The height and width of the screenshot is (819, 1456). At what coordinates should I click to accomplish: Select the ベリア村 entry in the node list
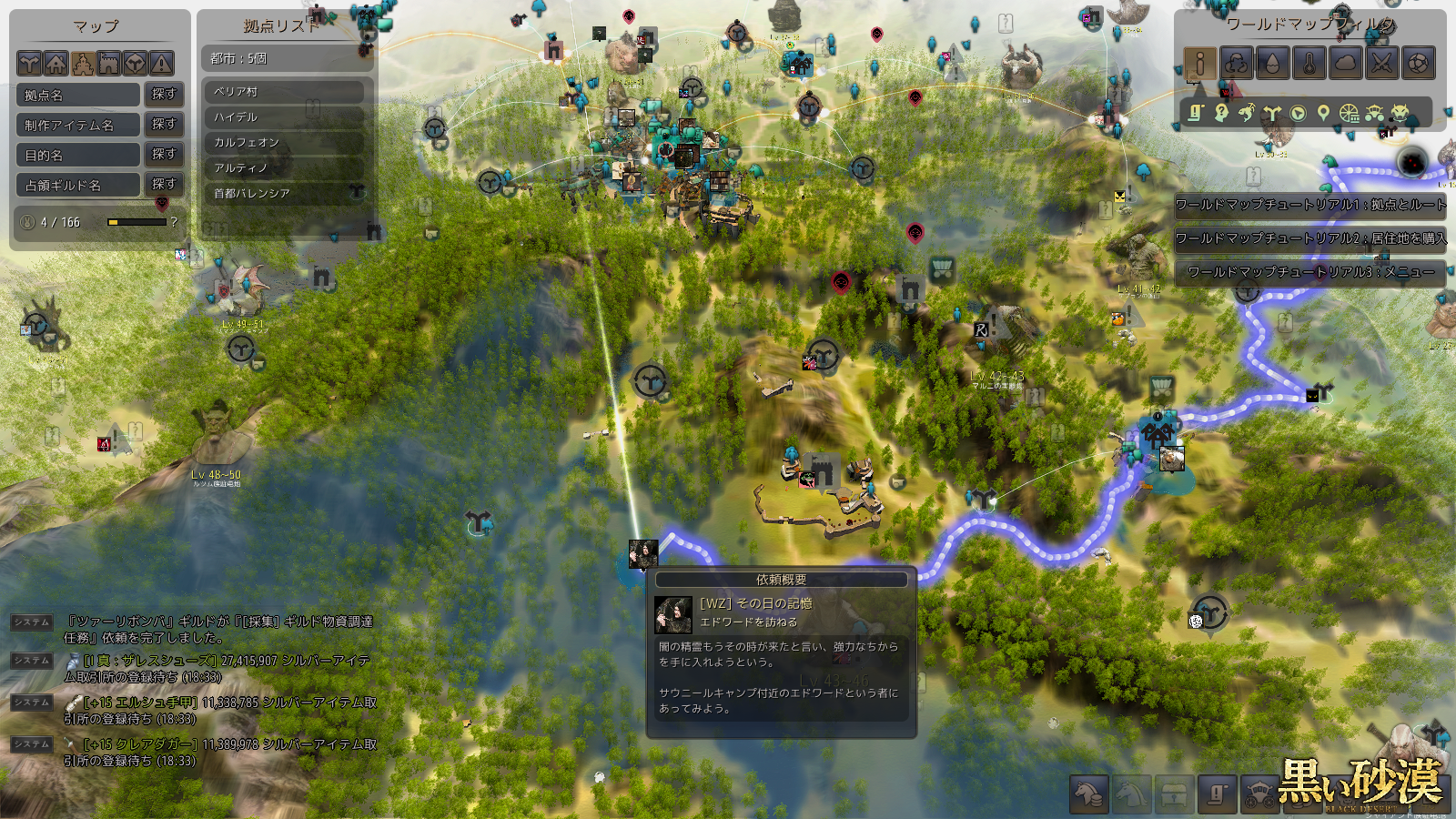click(282, 92)
